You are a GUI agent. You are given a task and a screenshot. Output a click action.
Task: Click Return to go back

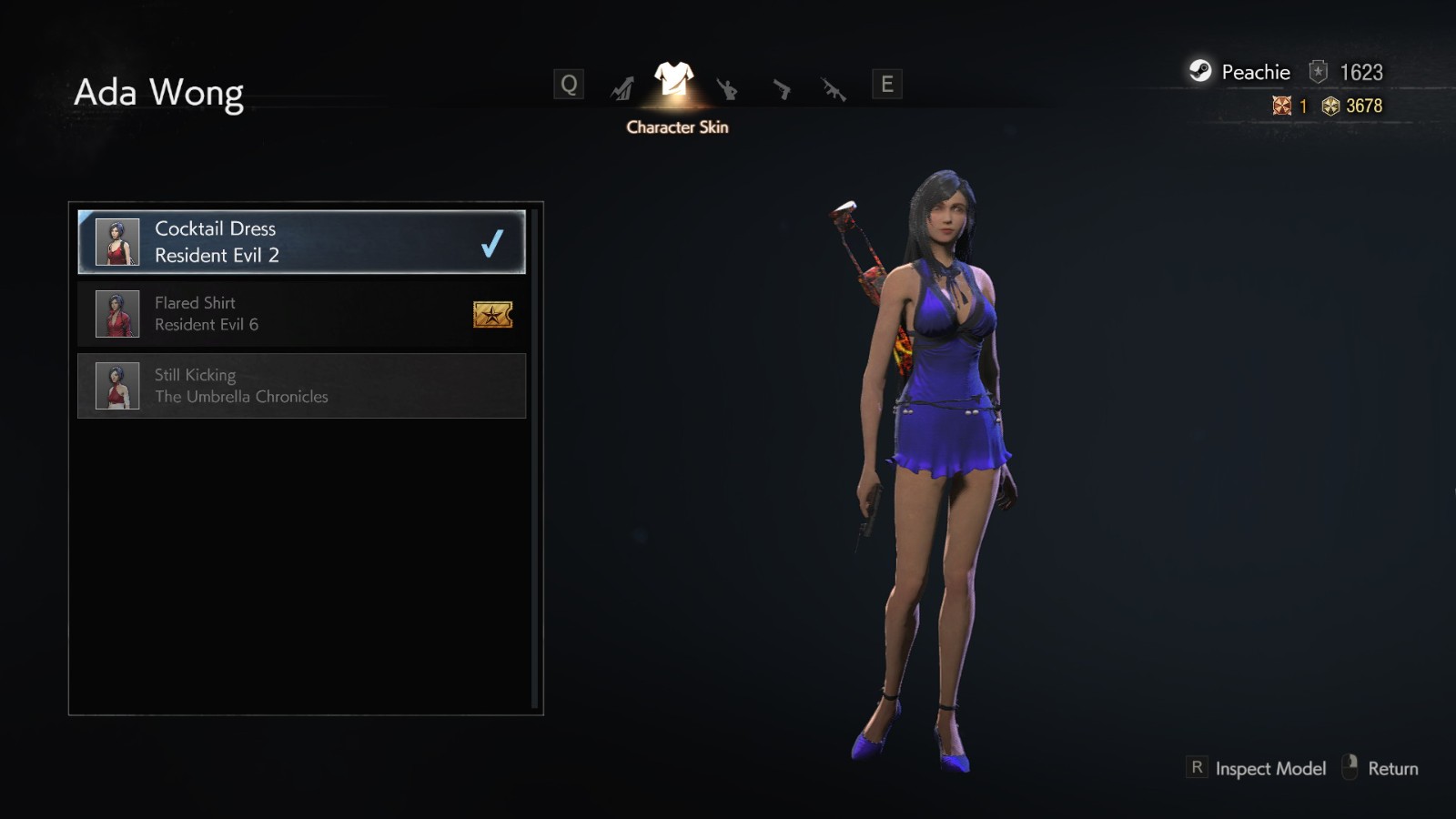point(1392,769)
